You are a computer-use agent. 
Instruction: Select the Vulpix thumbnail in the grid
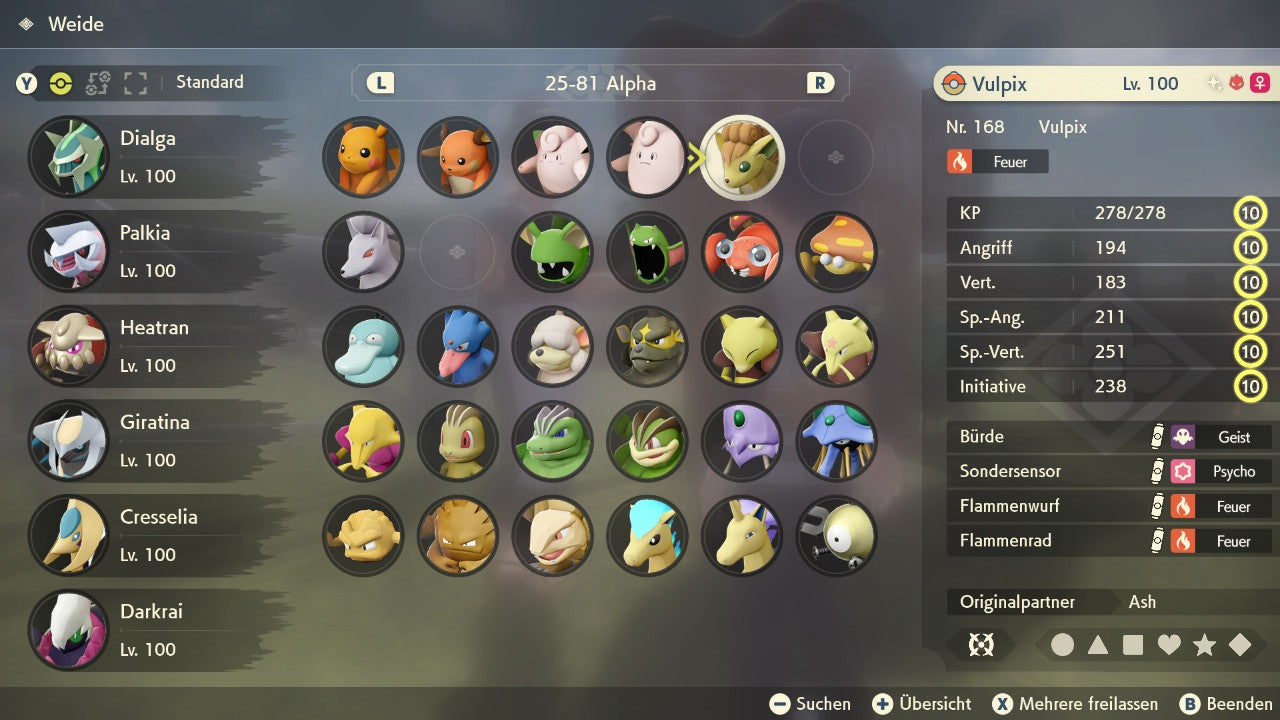(x=742, y=157)
